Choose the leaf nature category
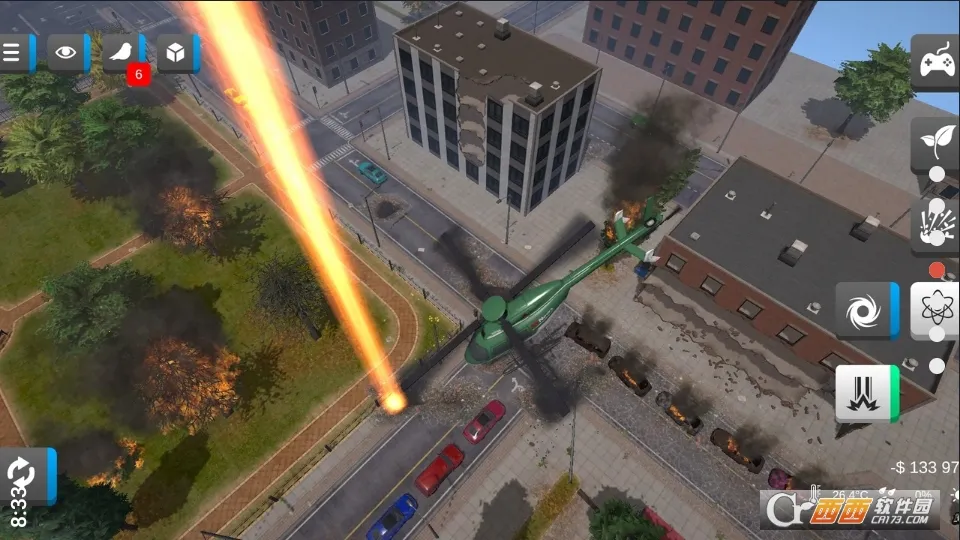Screen dimensions: 960x540 coord(936,140)
